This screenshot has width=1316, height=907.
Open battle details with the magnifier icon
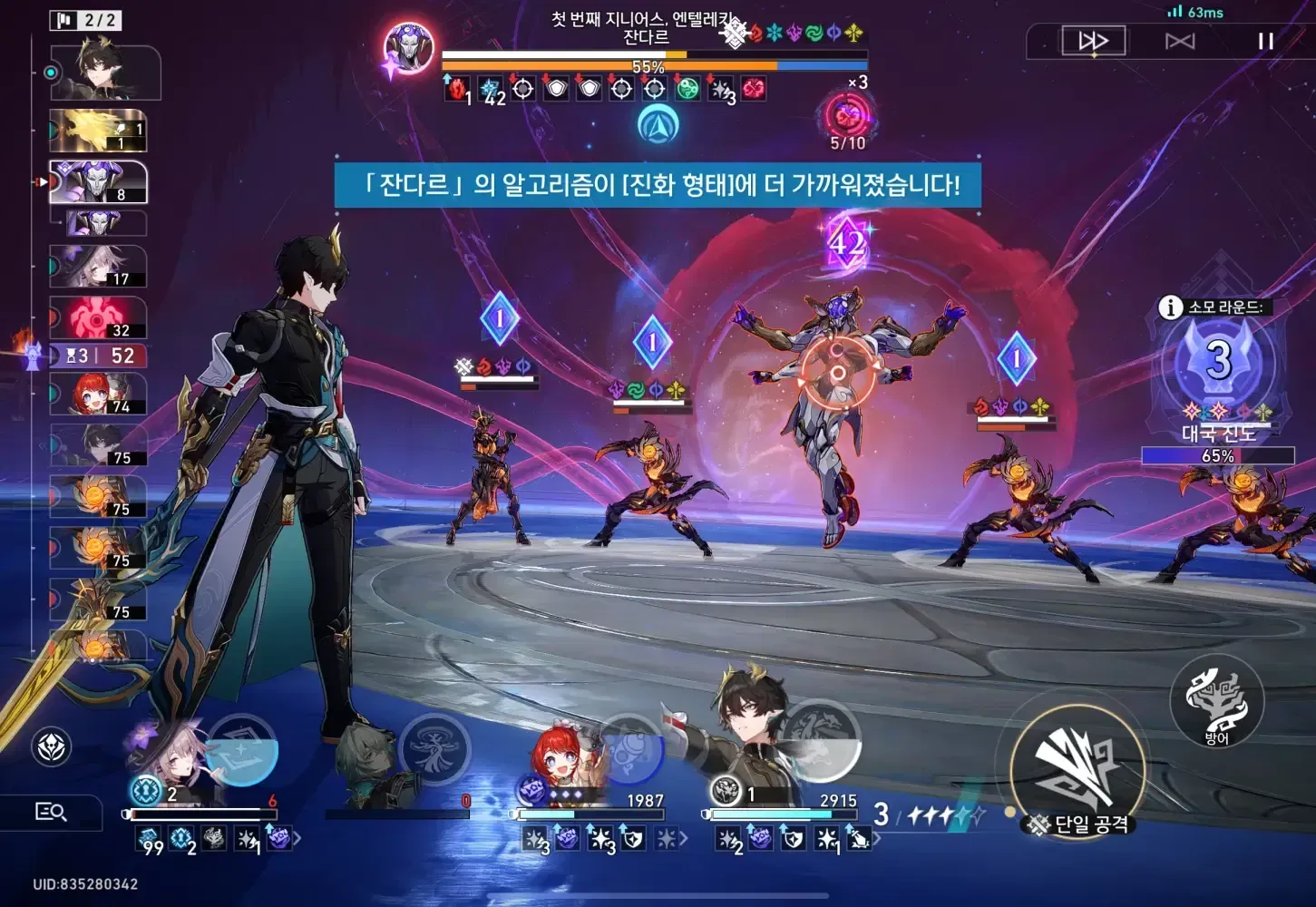(52, 813)
